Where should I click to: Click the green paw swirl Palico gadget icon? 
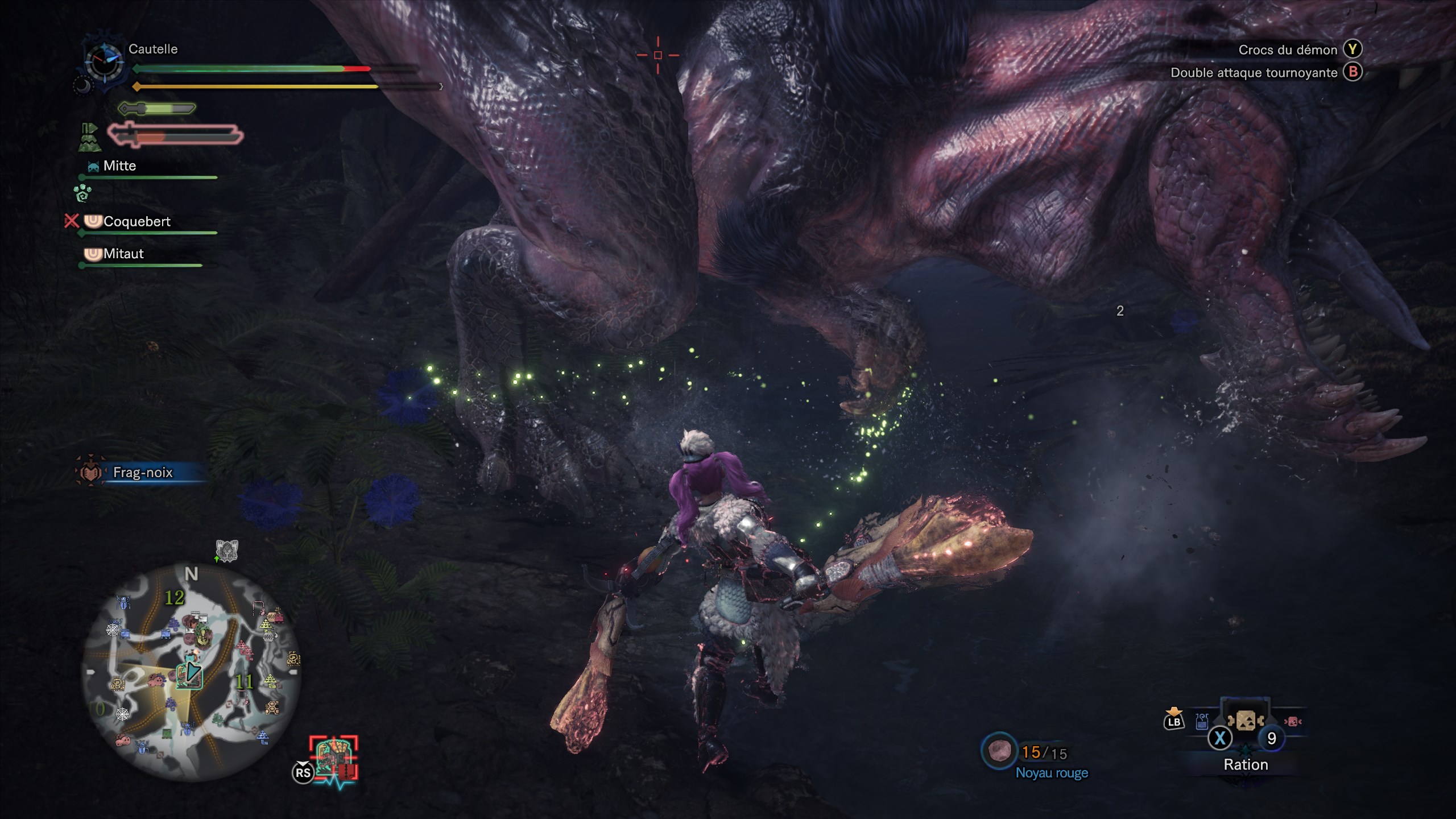(82, 193)
